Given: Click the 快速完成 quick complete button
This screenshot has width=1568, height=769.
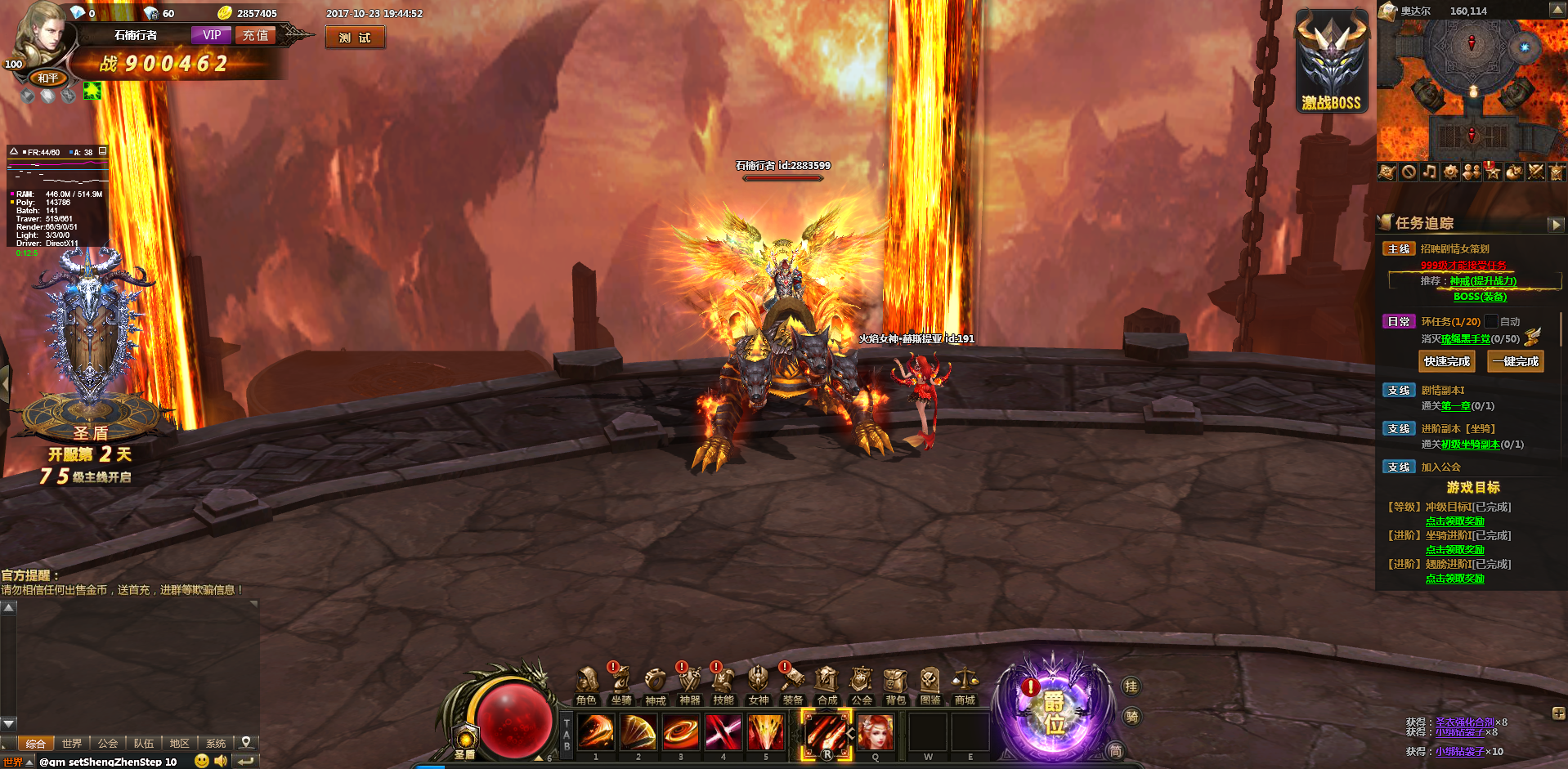Looking at the screenshot, I should coord(1446,361).
